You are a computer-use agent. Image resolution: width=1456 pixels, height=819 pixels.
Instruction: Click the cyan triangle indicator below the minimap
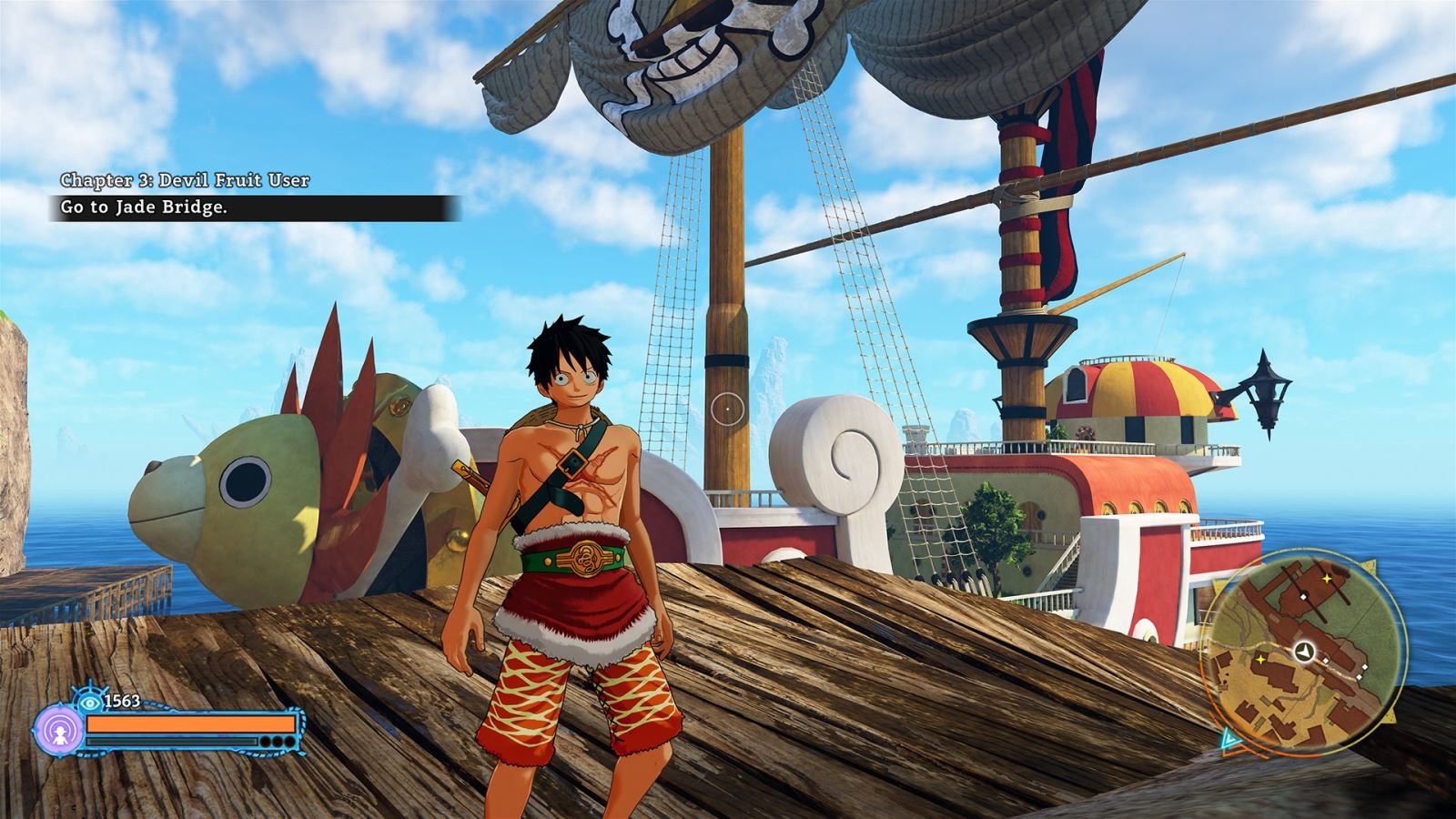tap(1228, 739)
